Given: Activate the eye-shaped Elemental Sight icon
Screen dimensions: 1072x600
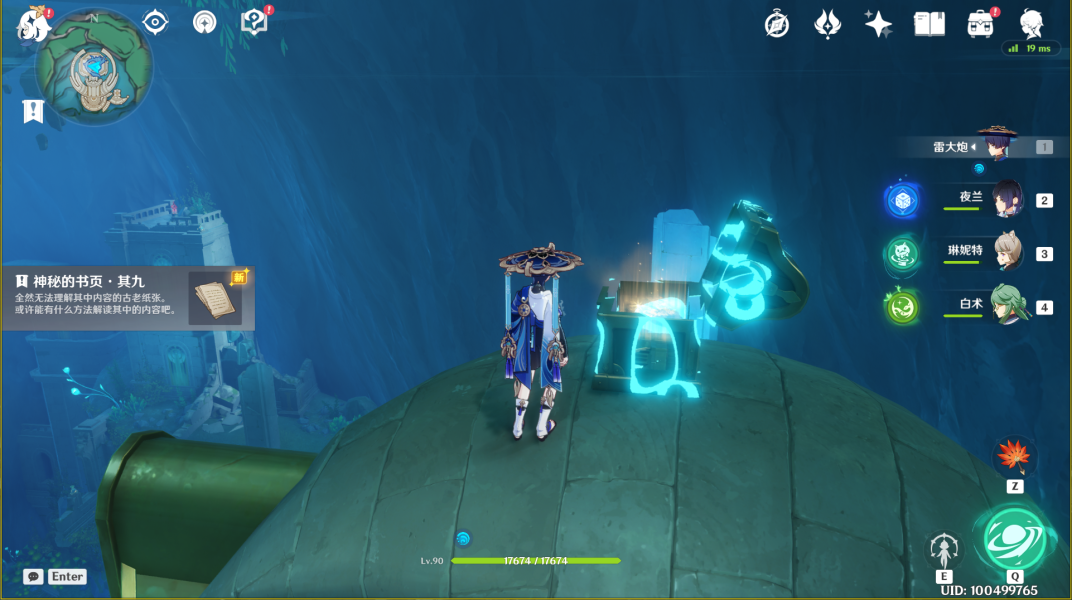Looking at the screenshot, I should [155, 22].
